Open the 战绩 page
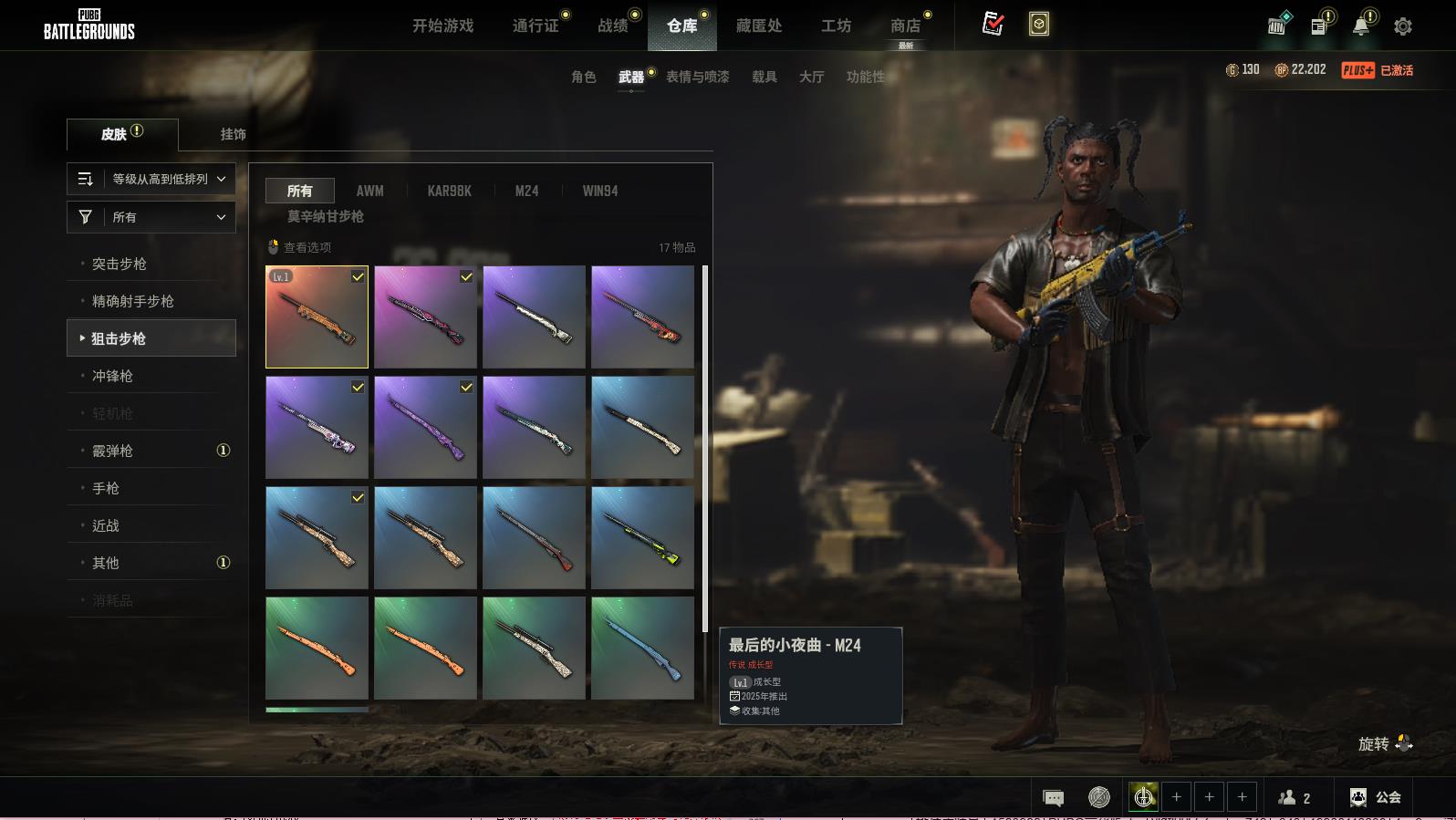 (613, 26)
